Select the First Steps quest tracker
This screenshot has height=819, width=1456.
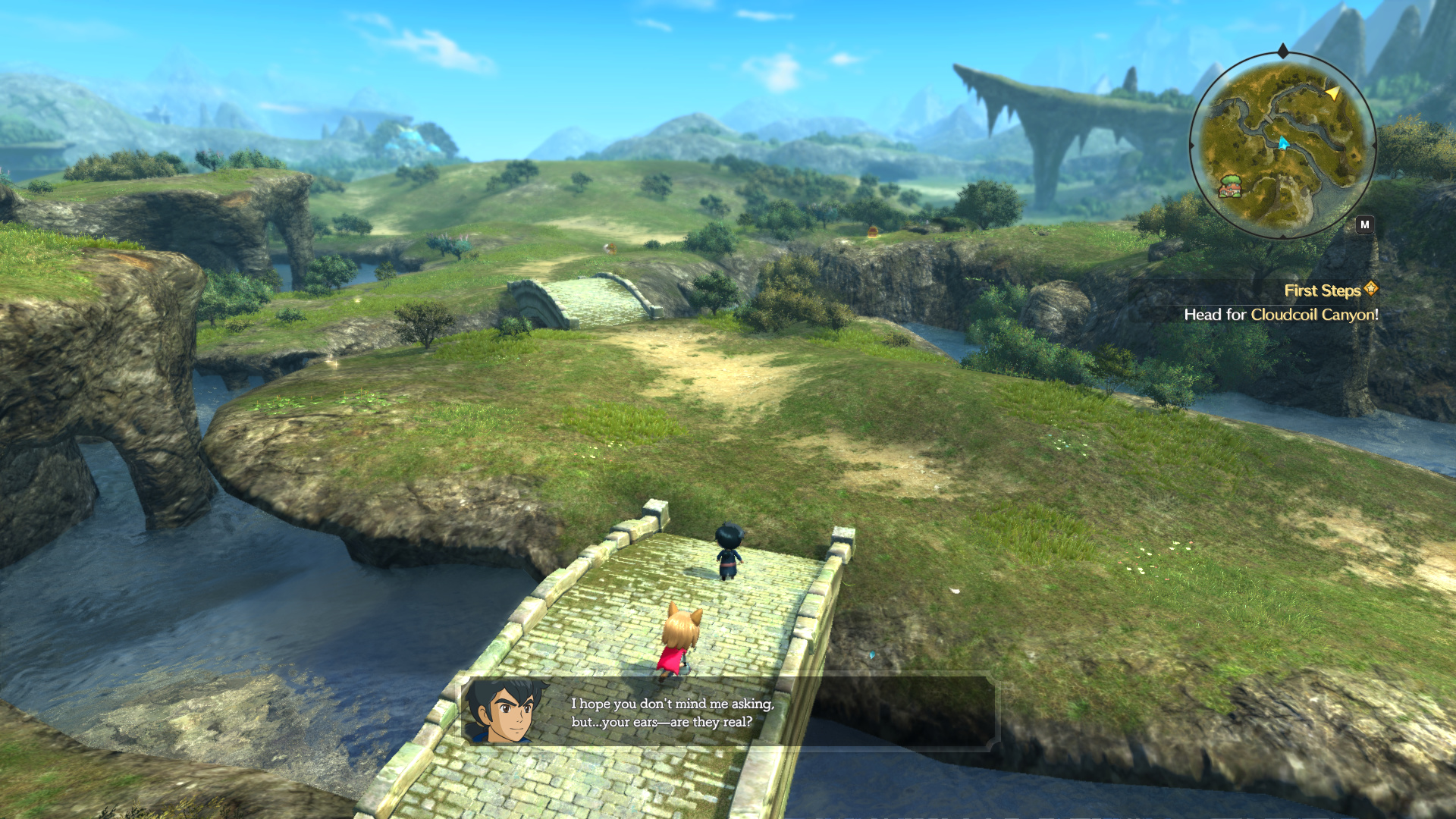click(x=1323, y=290)
